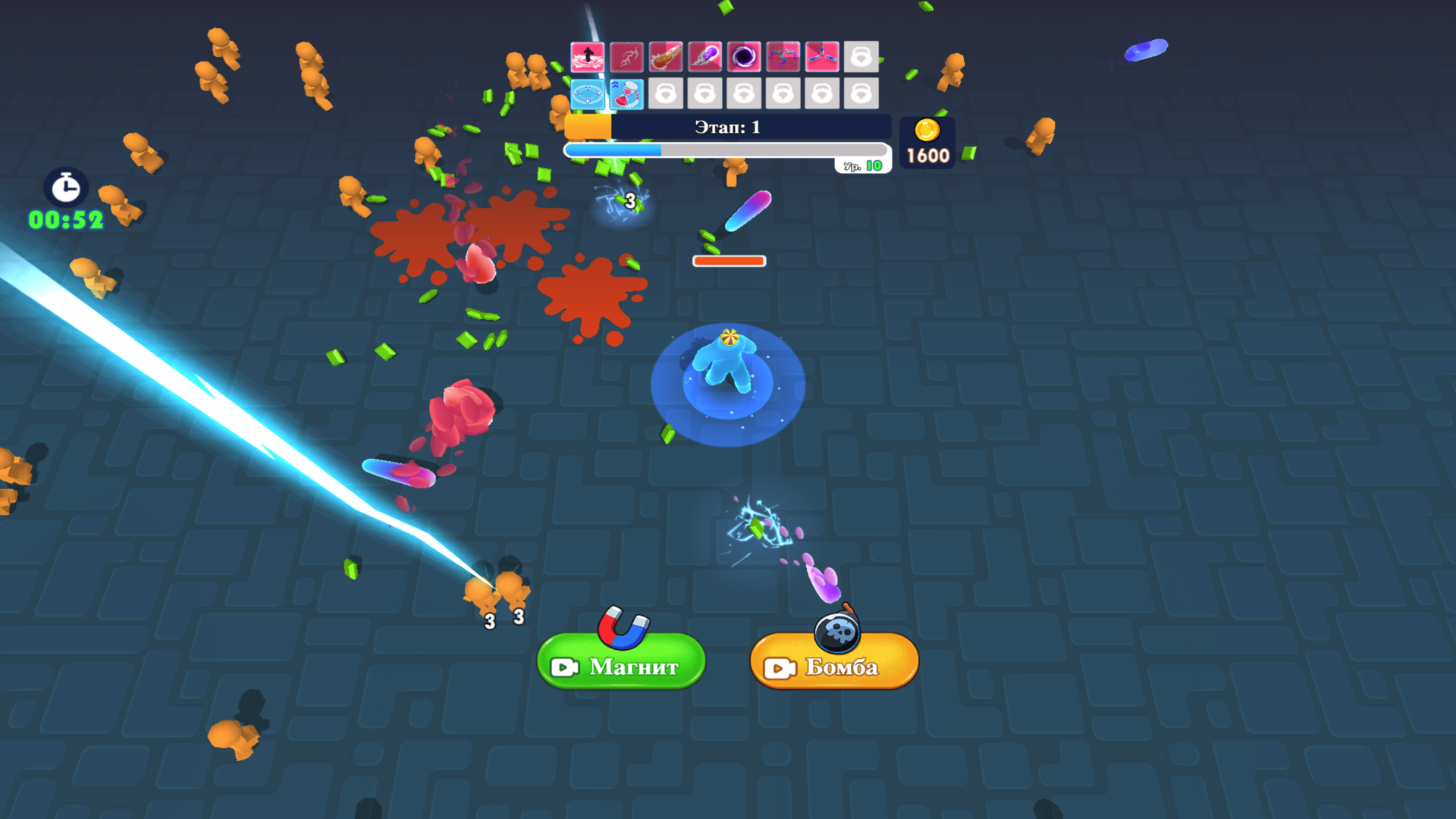Select the movement arrows upgrade icon

coord(588,93)
